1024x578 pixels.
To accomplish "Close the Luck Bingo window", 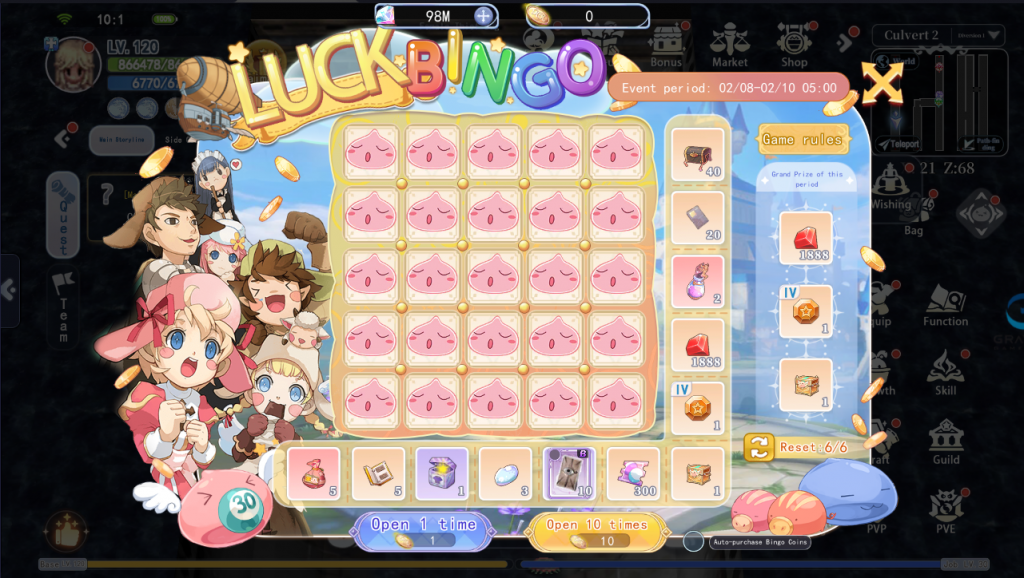I will click(x=881, y=84).
